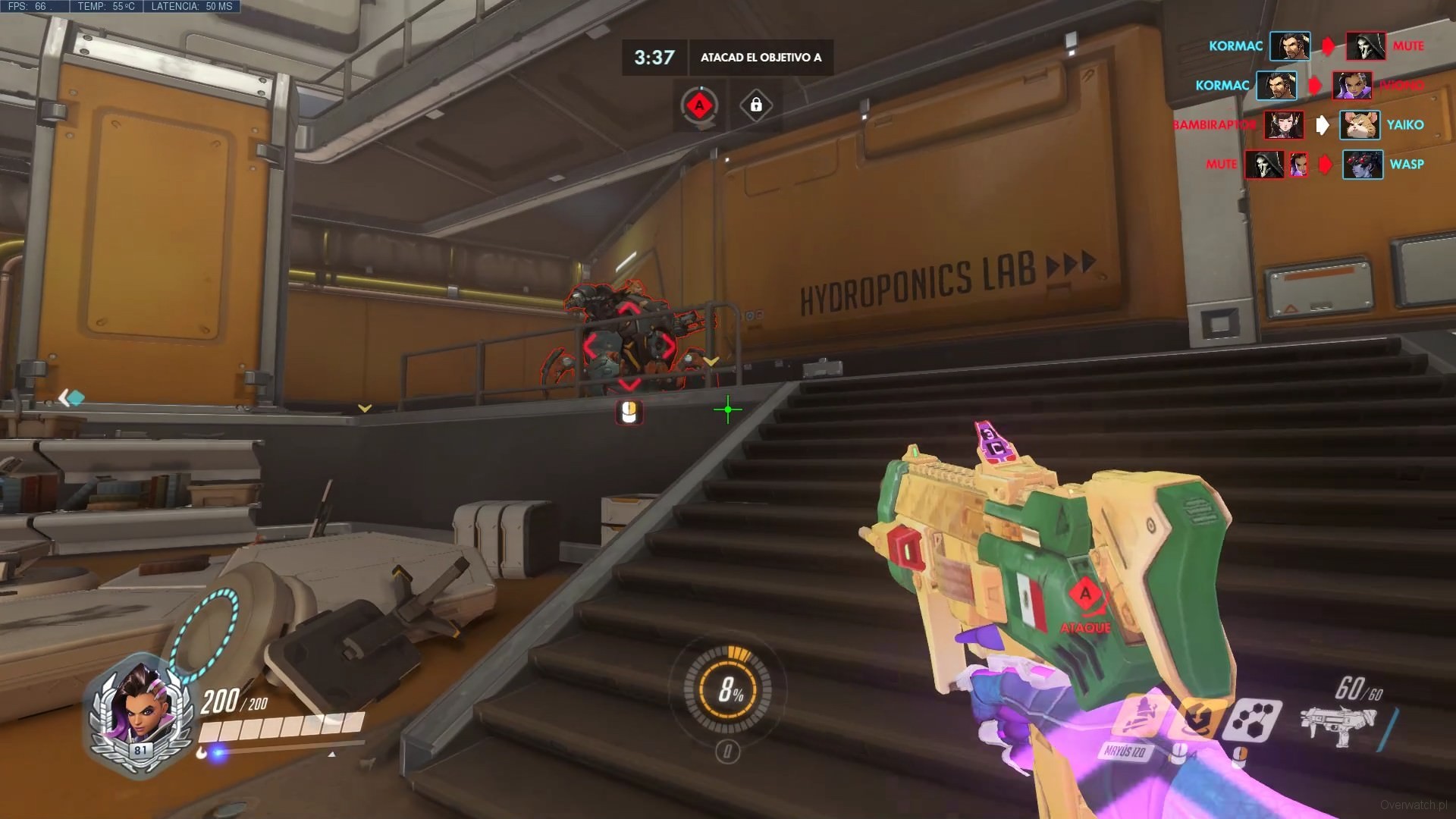This screenshot has height=819, width=1456.
Task: Click the ATAQUE objective waypoint marker
Action: click(1086, 603)
